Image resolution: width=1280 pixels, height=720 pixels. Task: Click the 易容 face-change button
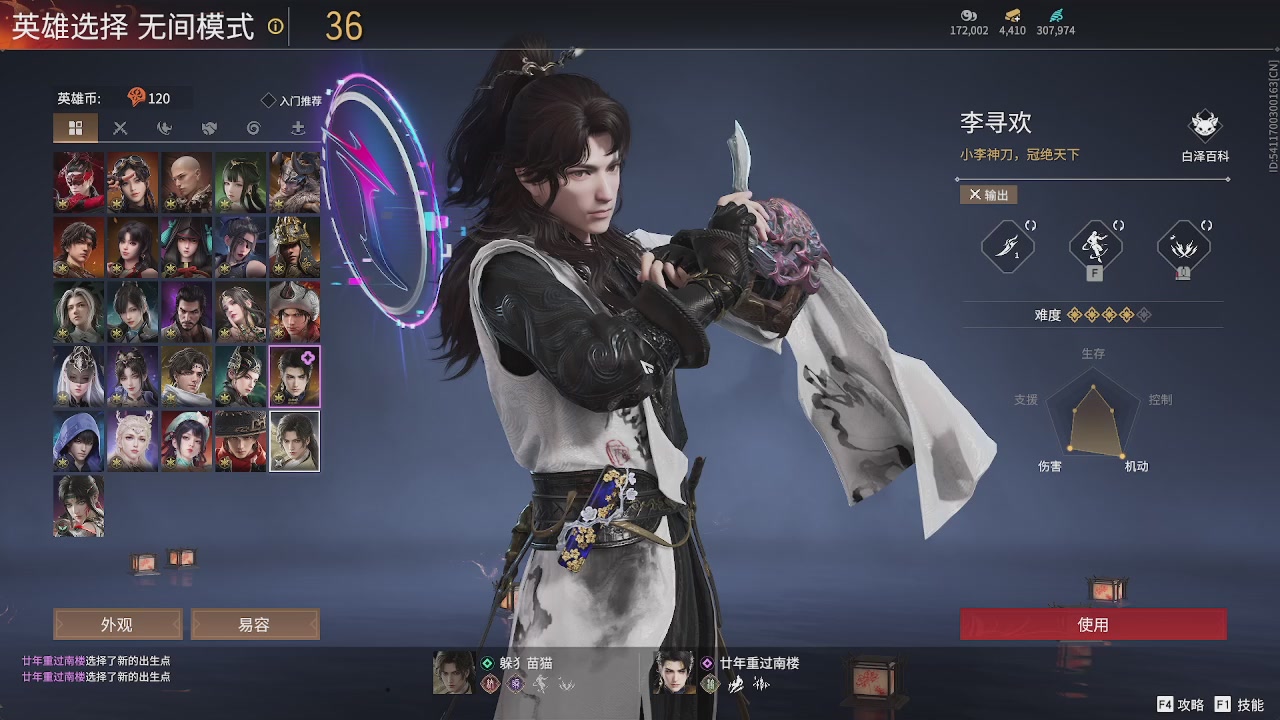(x=253, y=624)
